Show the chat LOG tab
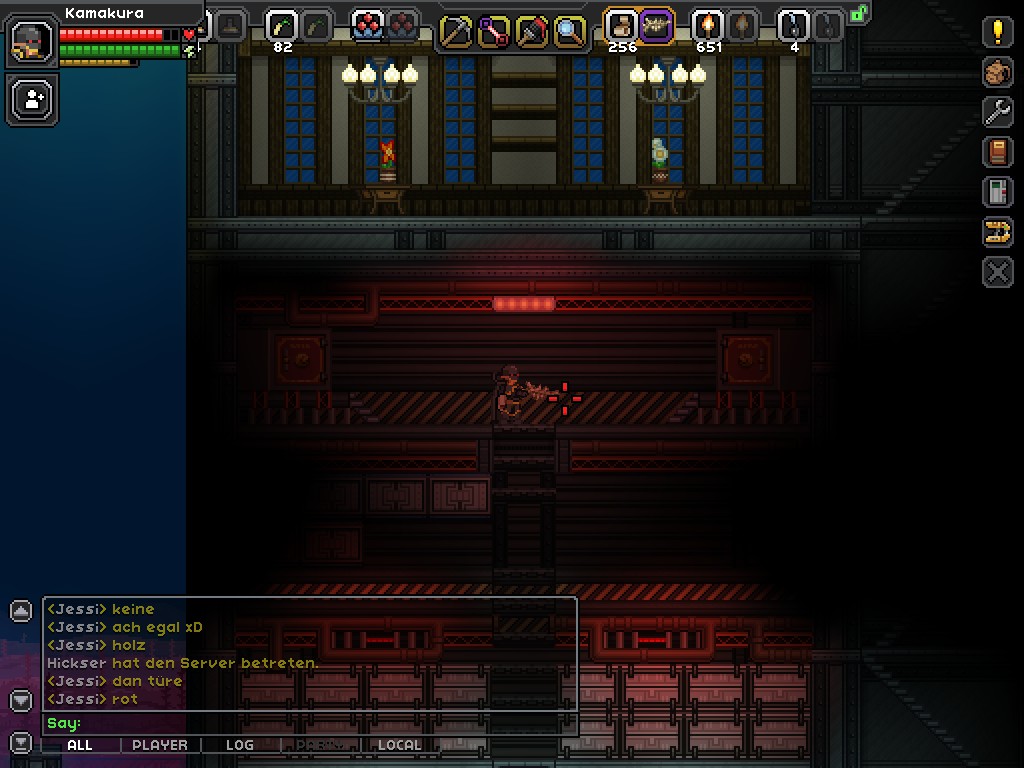 [x=240, y=745]
